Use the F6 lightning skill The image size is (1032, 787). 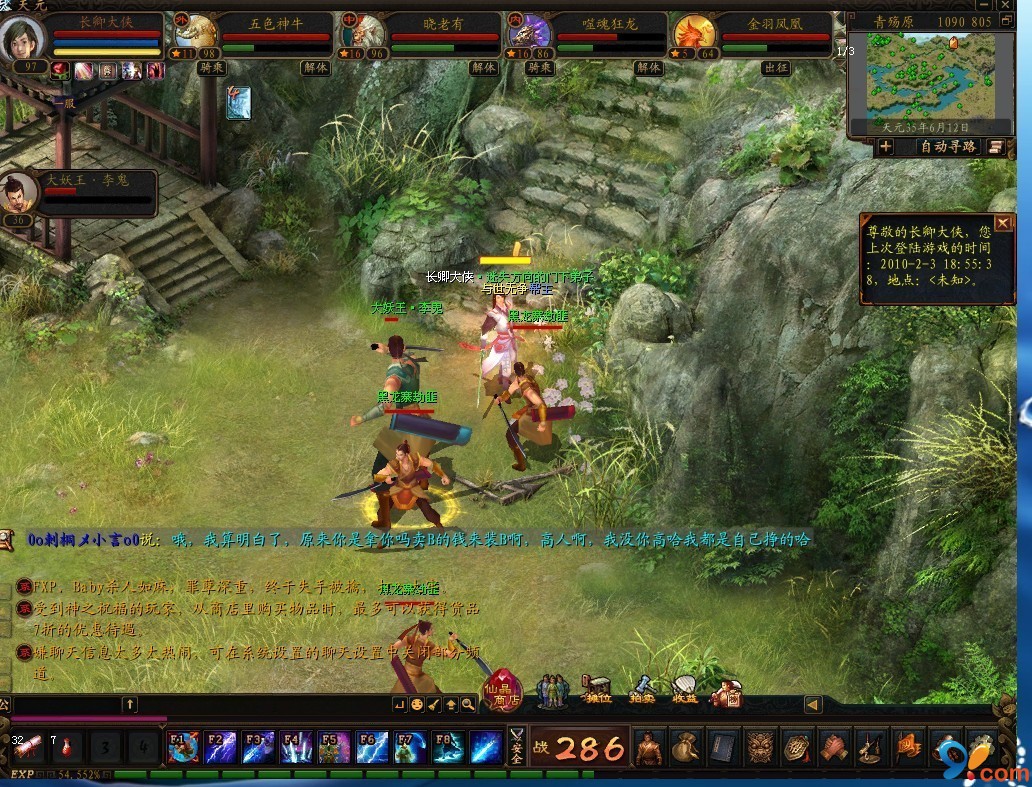coord(373,747)
